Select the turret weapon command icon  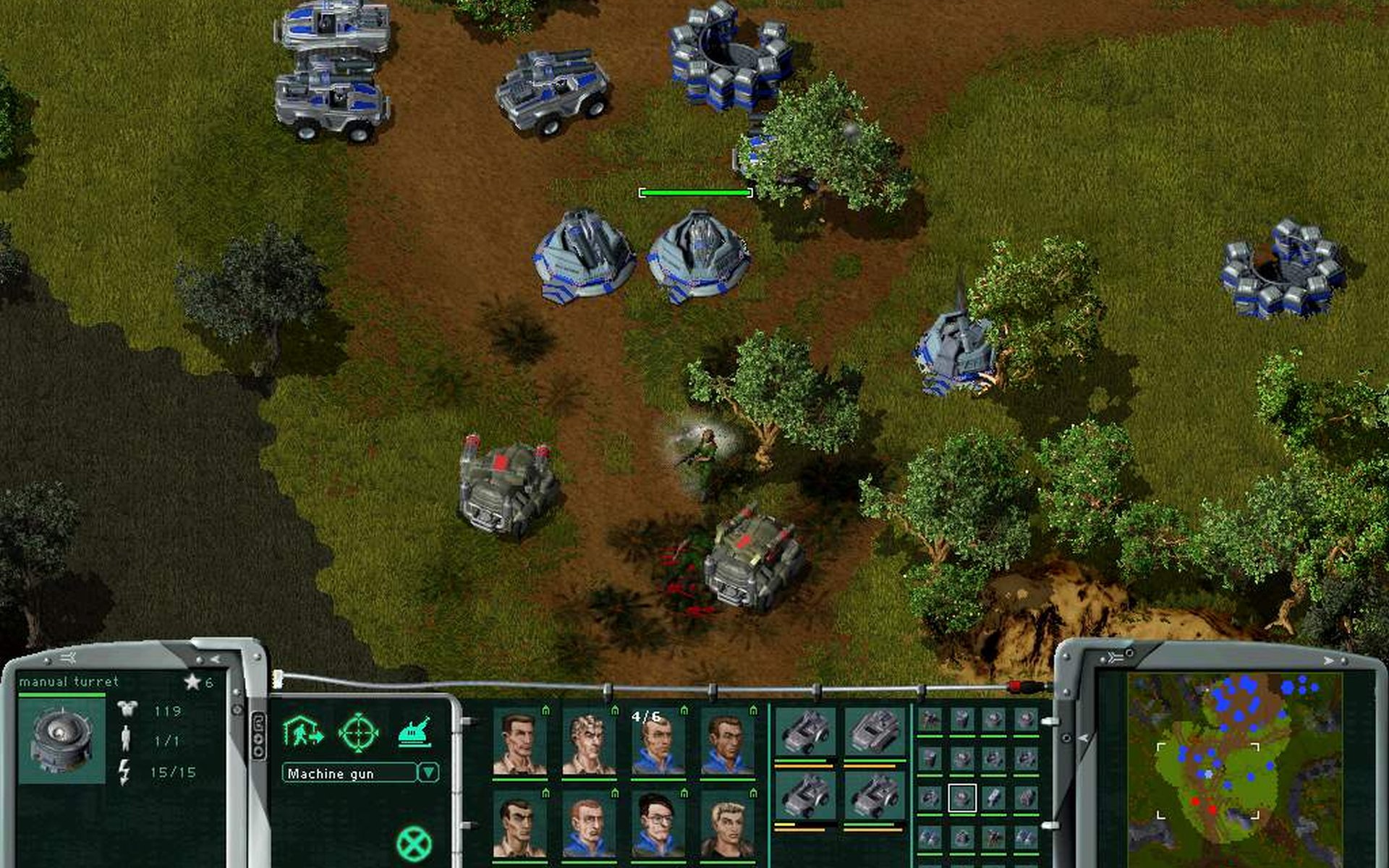point(415,732)
